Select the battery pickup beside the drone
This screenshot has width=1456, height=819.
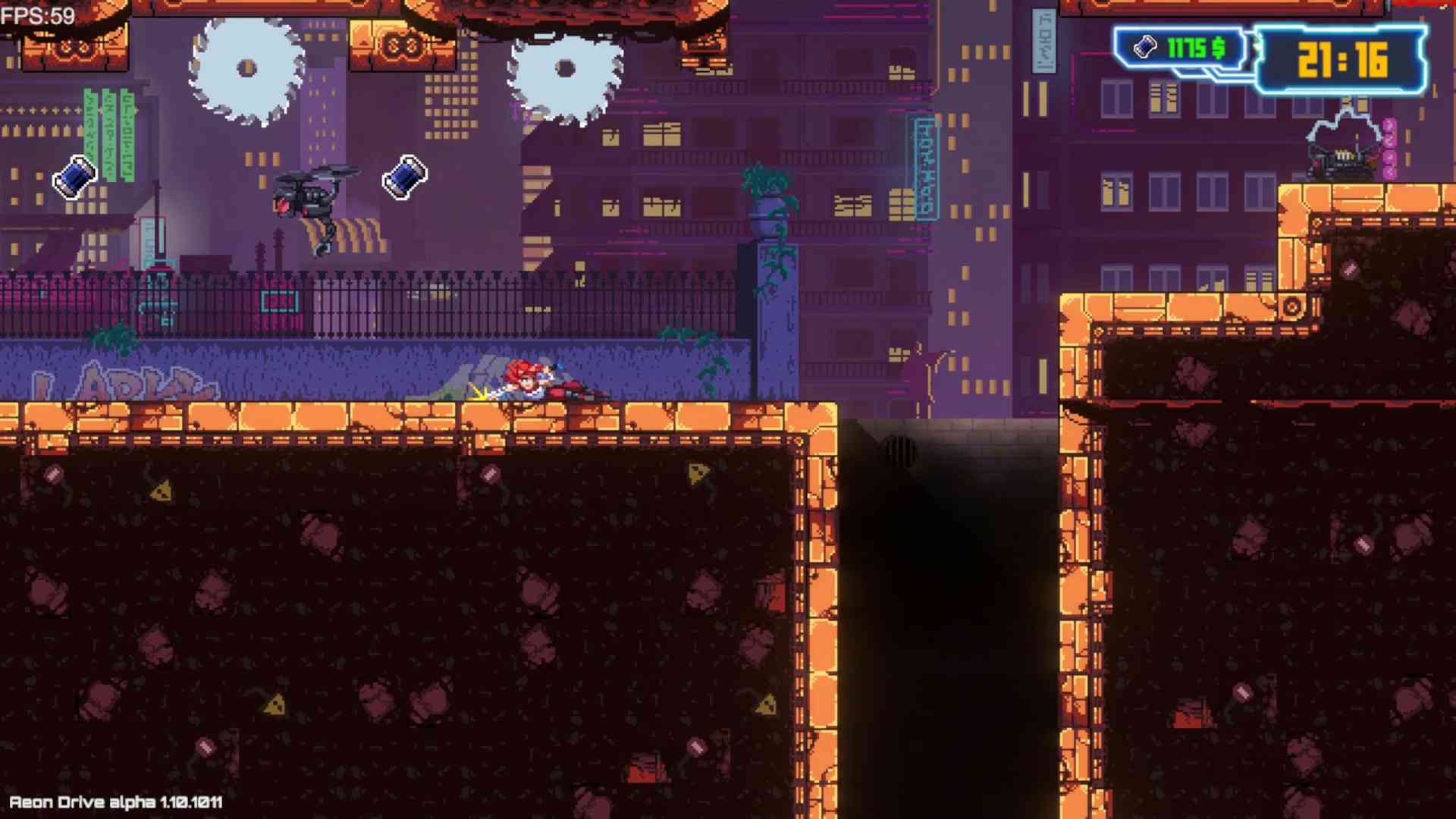pos(403,176)
